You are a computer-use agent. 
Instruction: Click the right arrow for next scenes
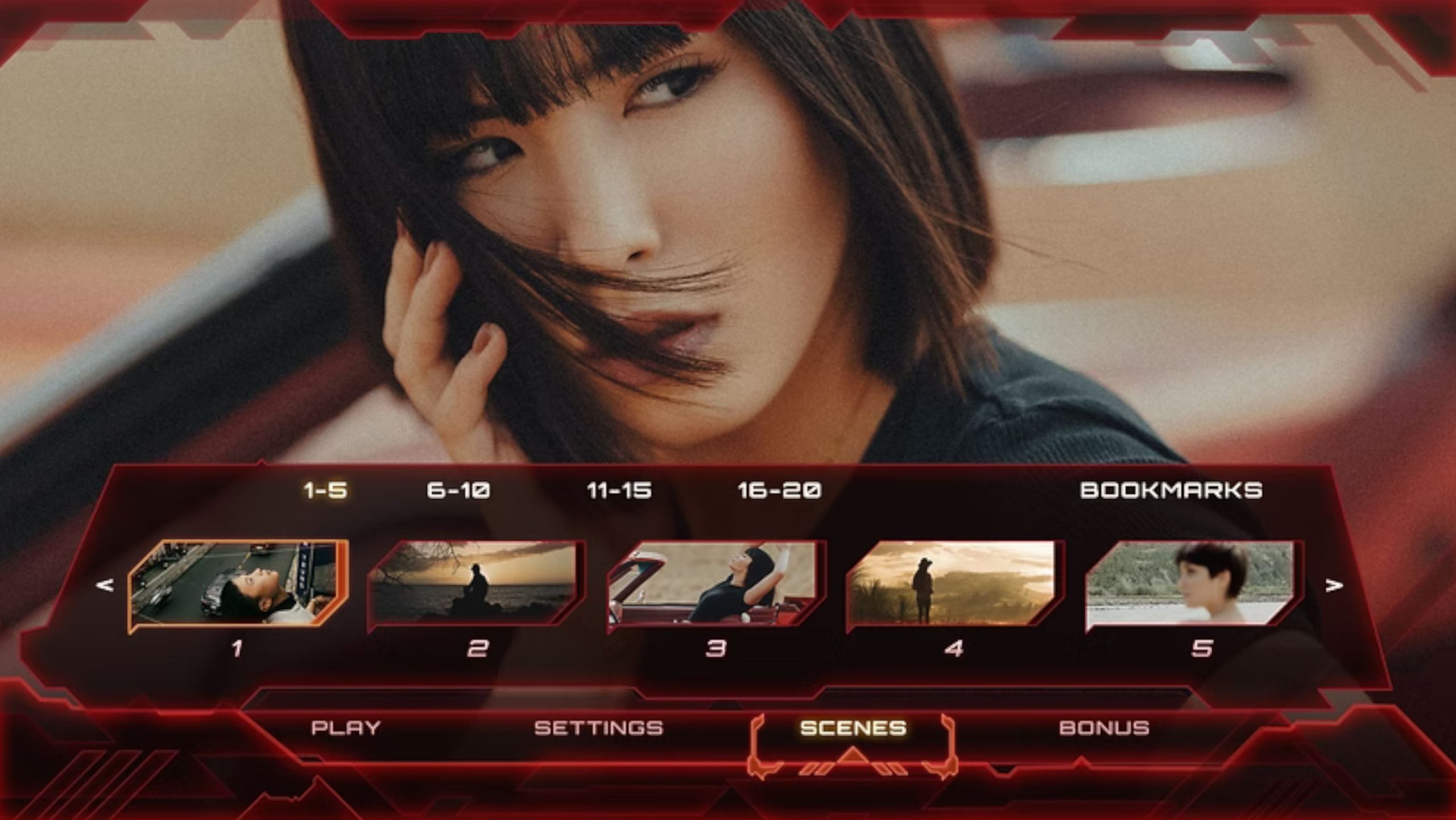click(1334, 585)
